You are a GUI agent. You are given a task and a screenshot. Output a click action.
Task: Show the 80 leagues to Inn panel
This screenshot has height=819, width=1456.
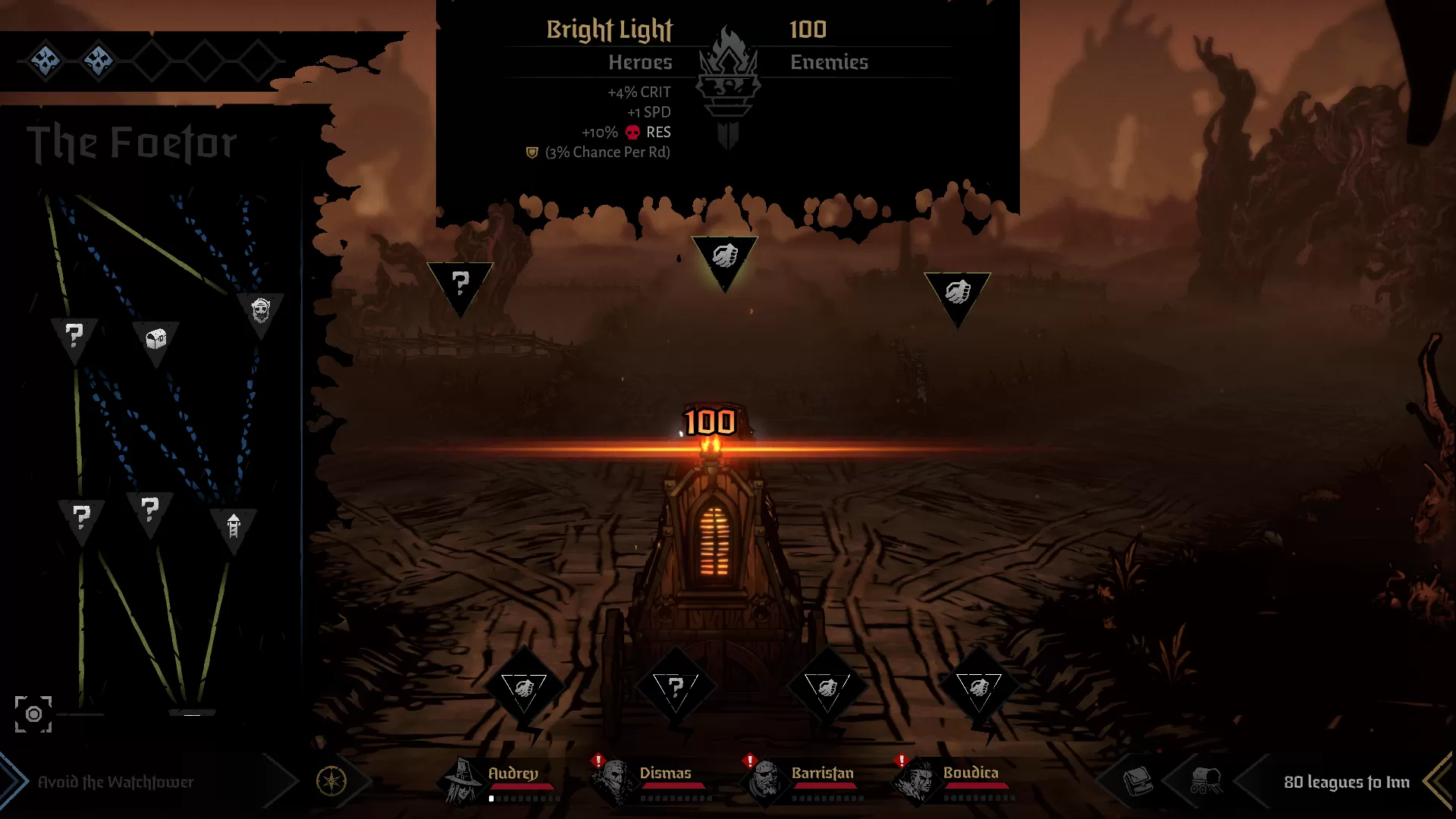(x=1346, y=782)
